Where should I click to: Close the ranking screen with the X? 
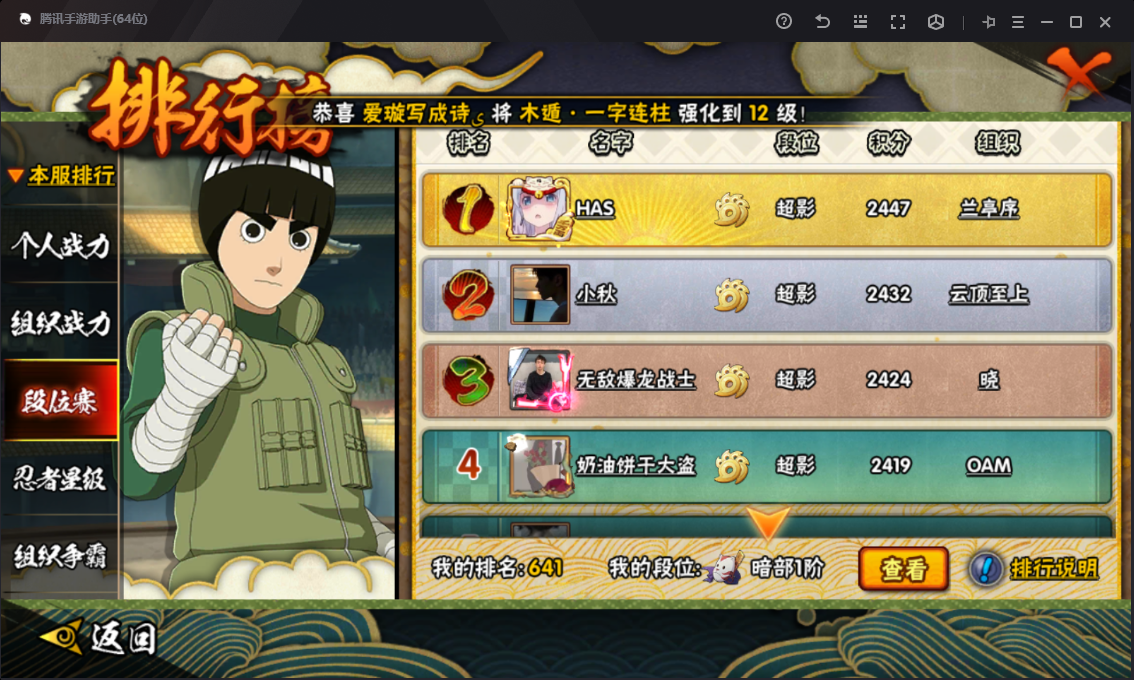click(x=1079, y=72)
